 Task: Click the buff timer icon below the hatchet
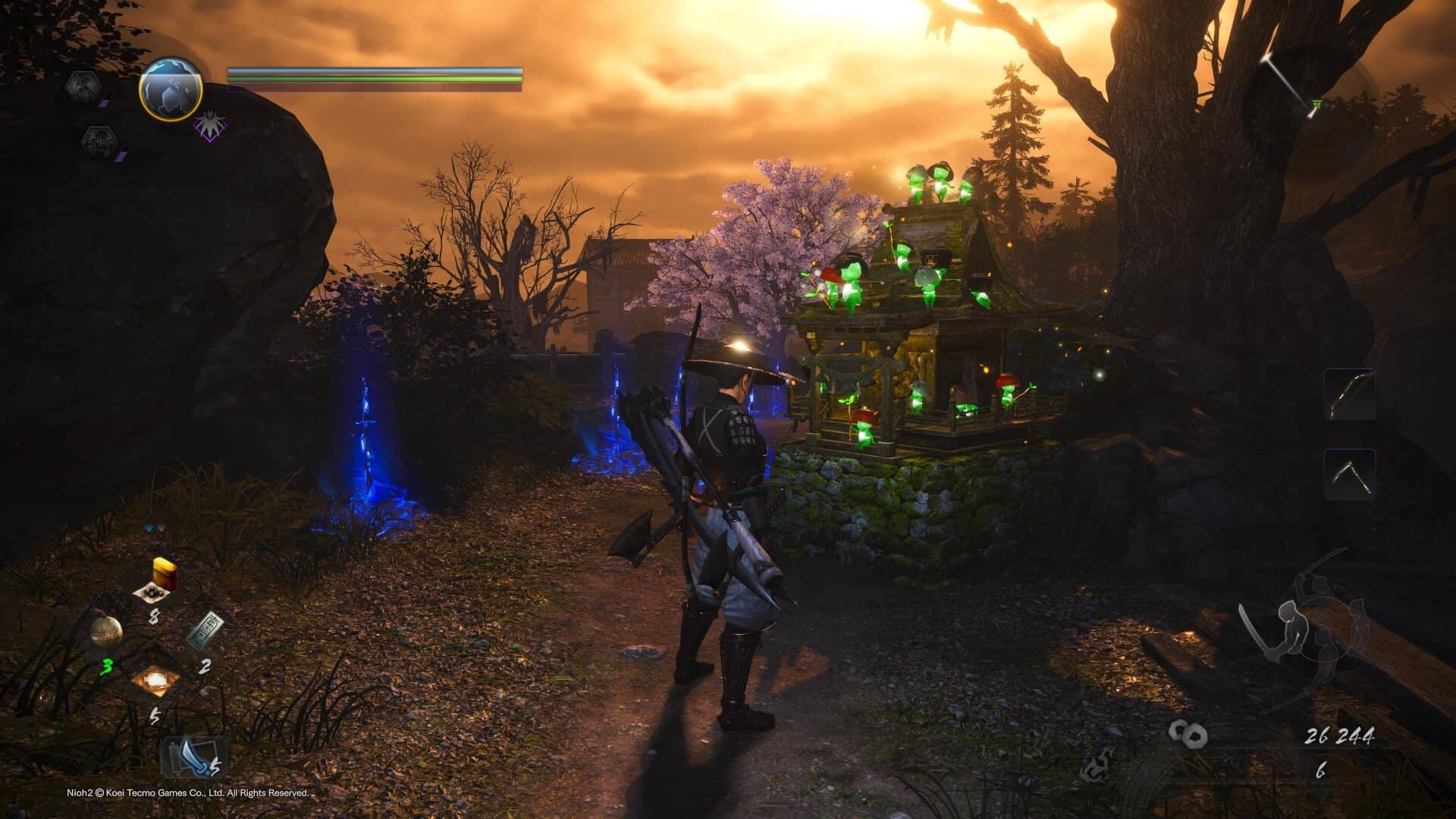tap(1316, 104)
